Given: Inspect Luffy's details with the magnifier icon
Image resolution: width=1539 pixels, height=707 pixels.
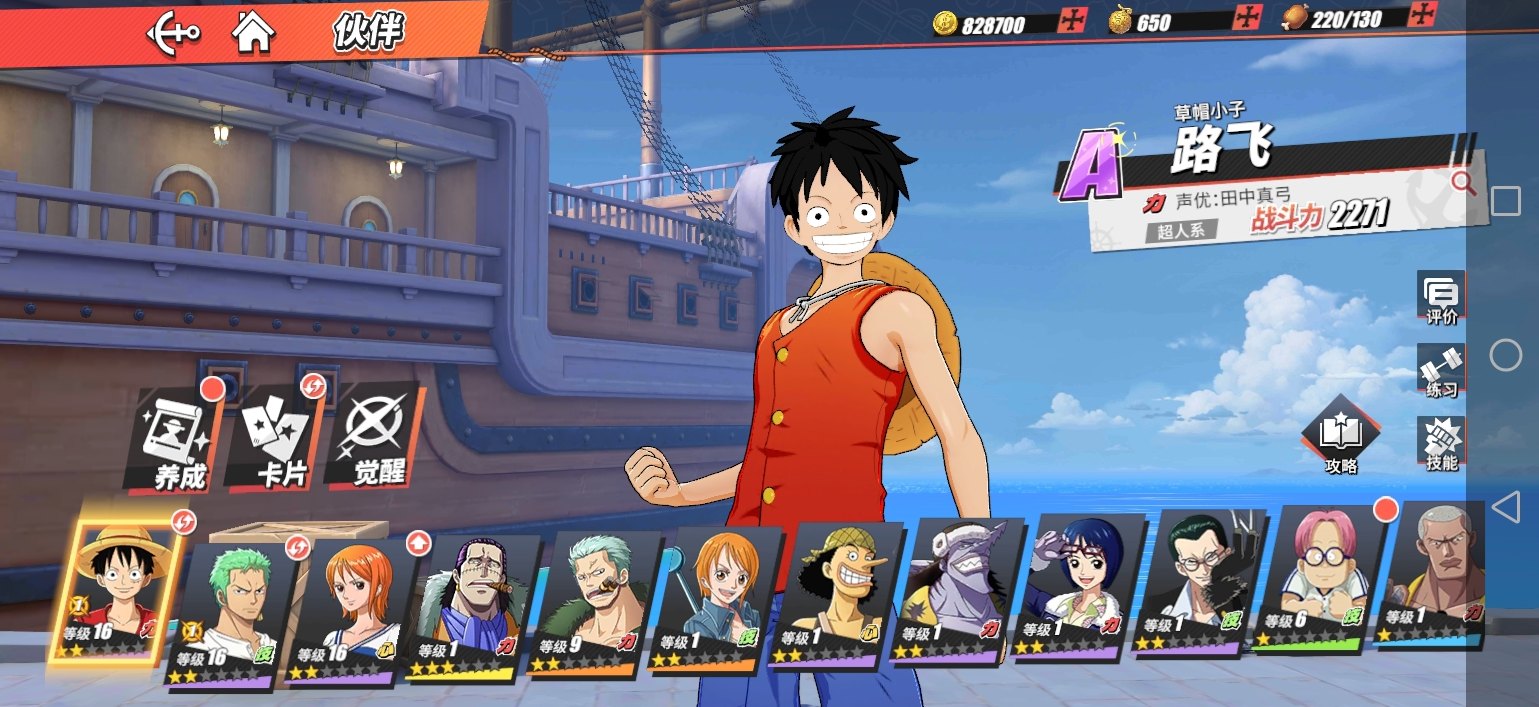Looking at the screenshot, I should pyautogui.click(x=1463, y=182).
